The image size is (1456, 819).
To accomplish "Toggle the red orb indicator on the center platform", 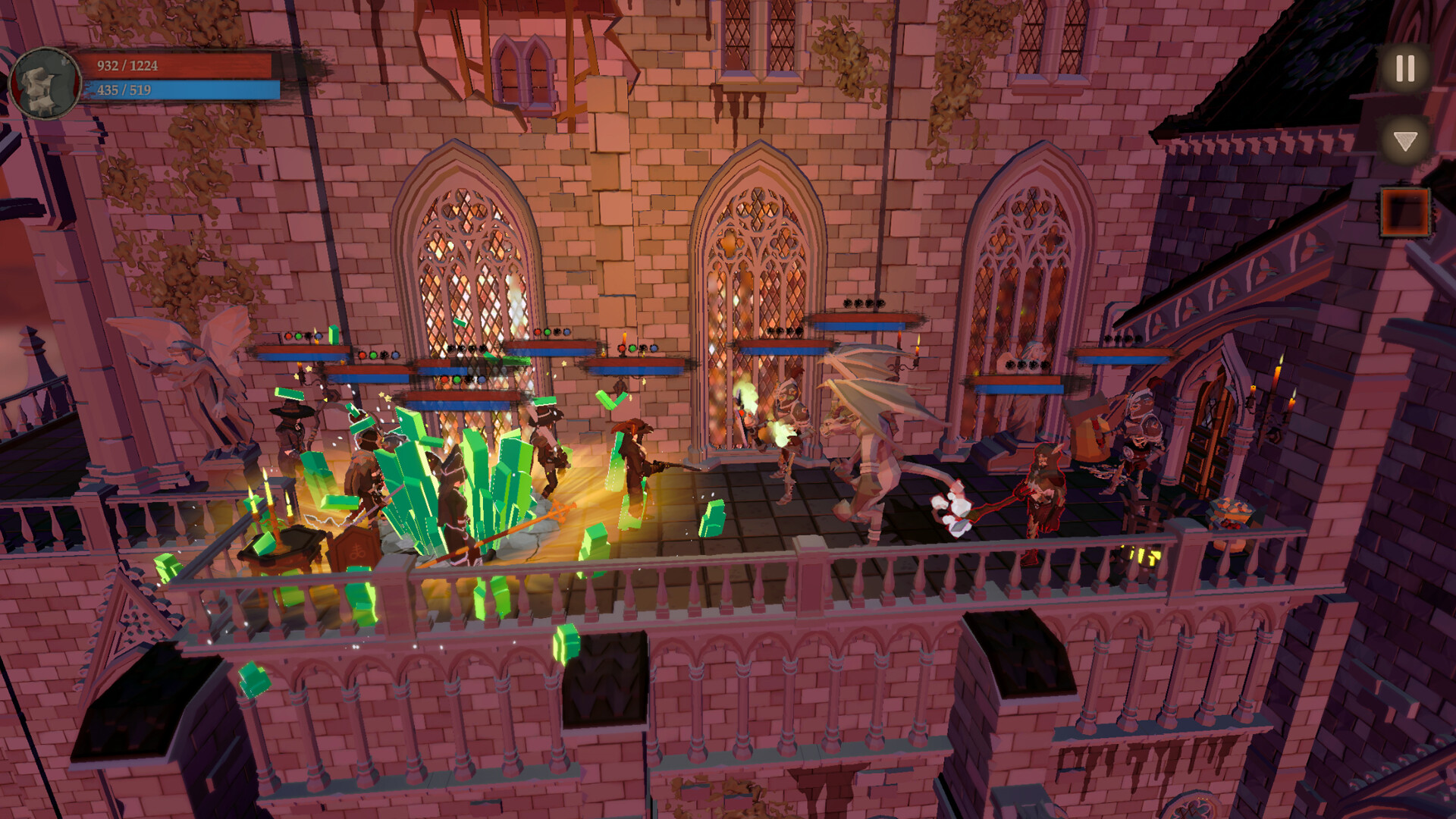I will [623, 349].
